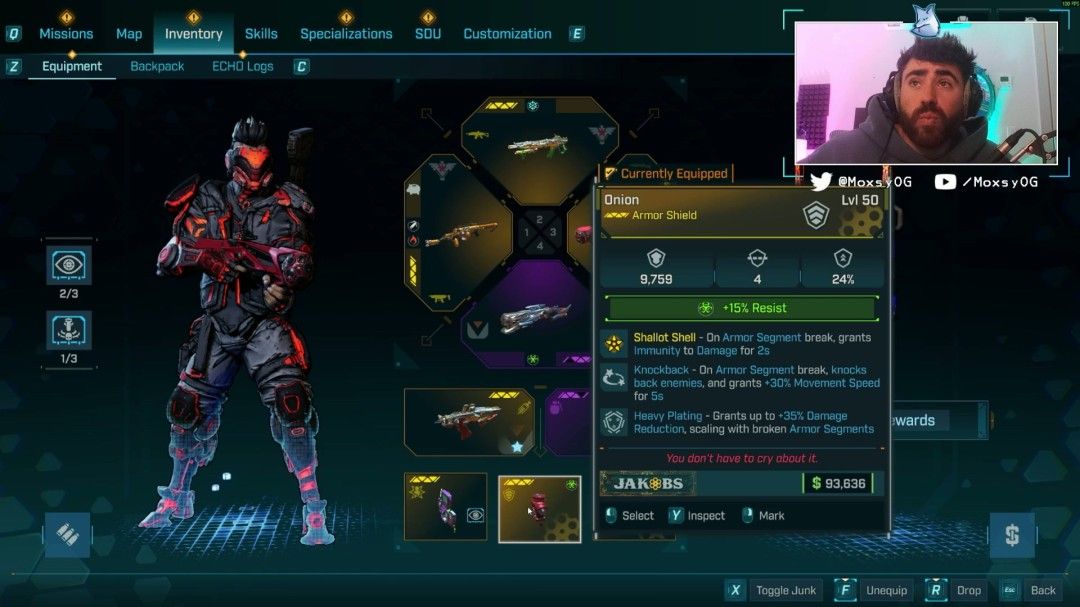This screenshot has height=607, width=1080.
Task: Select the purple weapon in the bottom slot
Action: [536, 319]
